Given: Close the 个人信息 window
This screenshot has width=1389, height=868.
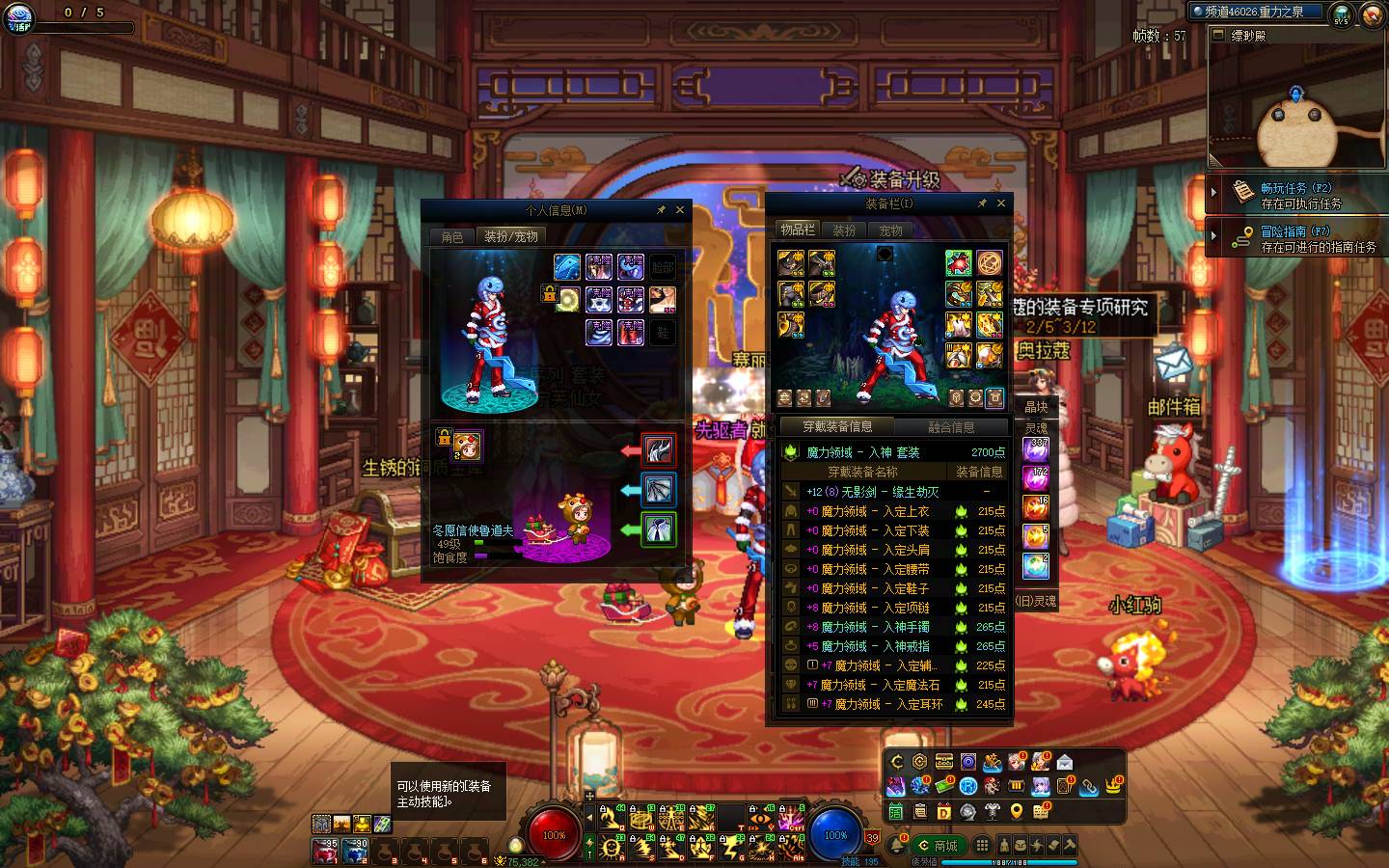Looking at the screenshot, I should 680,209.
